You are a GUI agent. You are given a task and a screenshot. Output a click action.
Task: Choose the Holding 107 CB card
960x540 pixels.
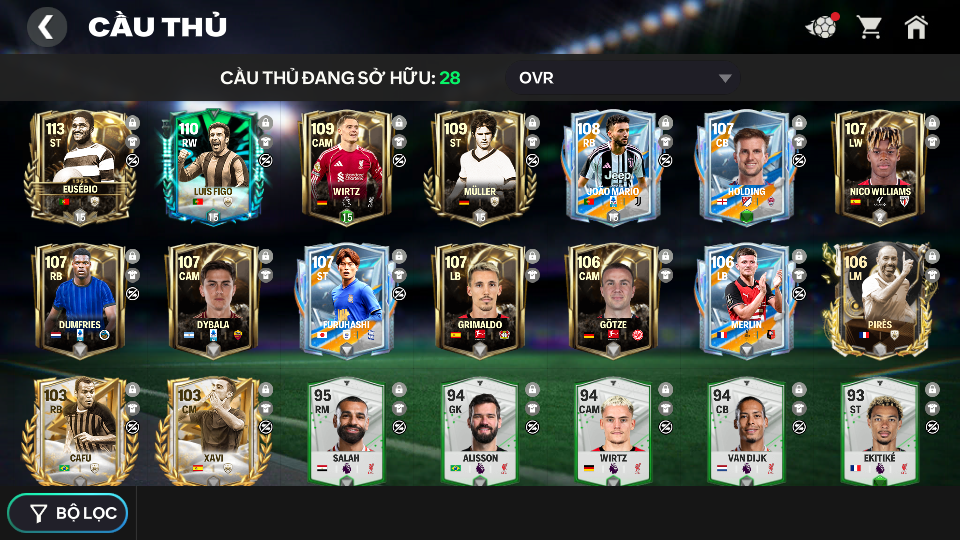pyautogui.click(x=747, y=166)
